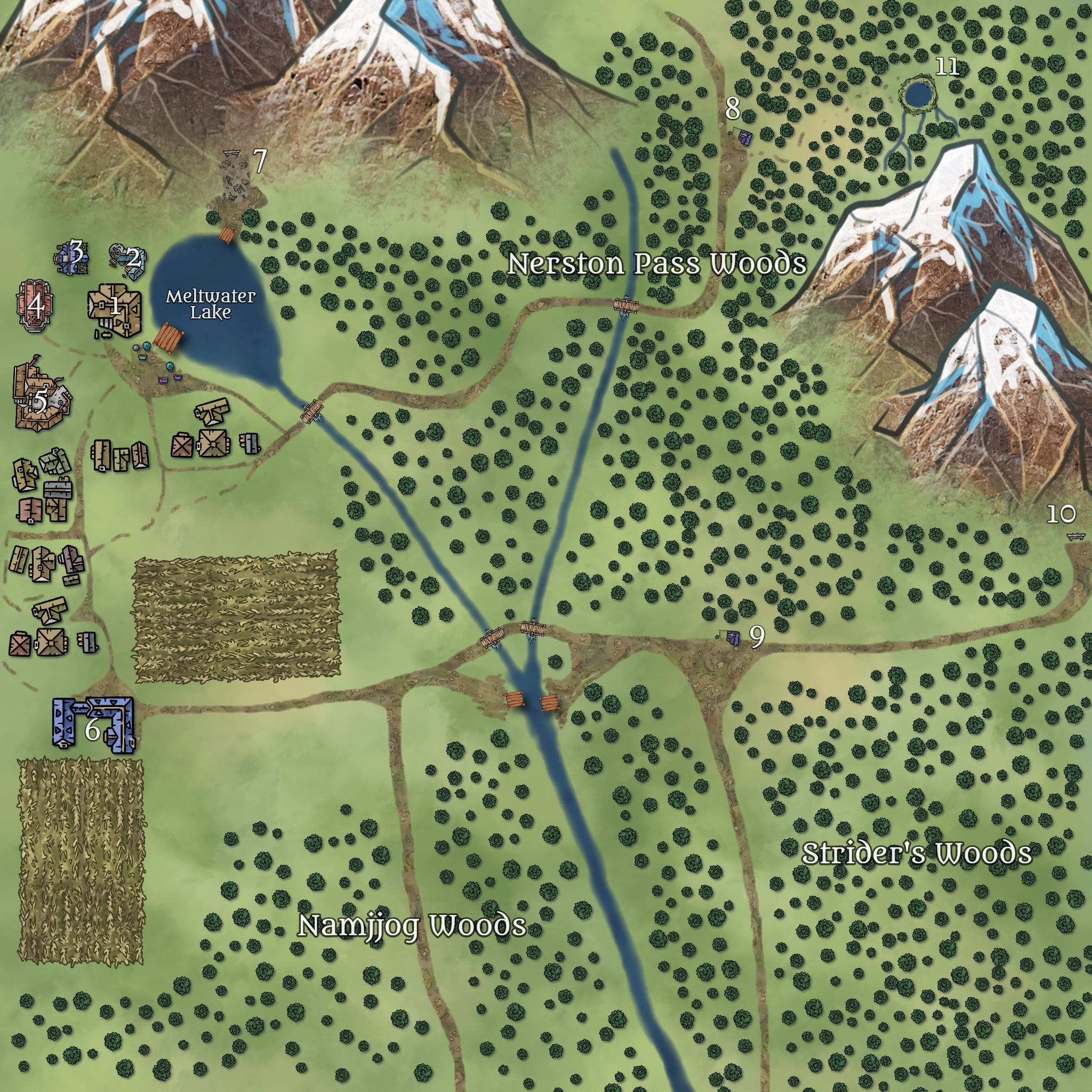The height and width of the screenshot is (1092, 1092).
Task: Select the Nerston Pass Woods label
Action: pos(657,263)
